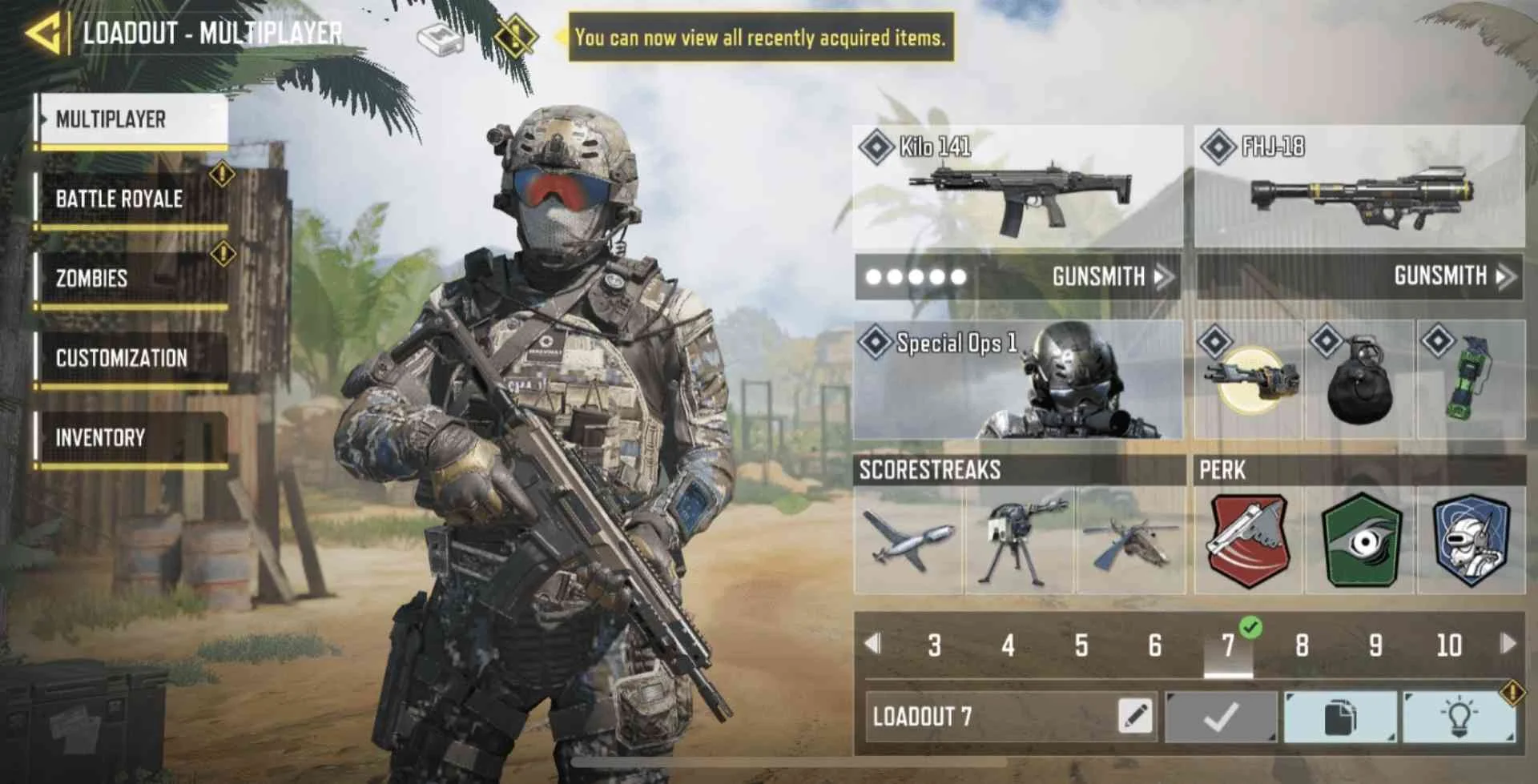Open the red perk slot

pyautogui.click(x=1248, y=540)
